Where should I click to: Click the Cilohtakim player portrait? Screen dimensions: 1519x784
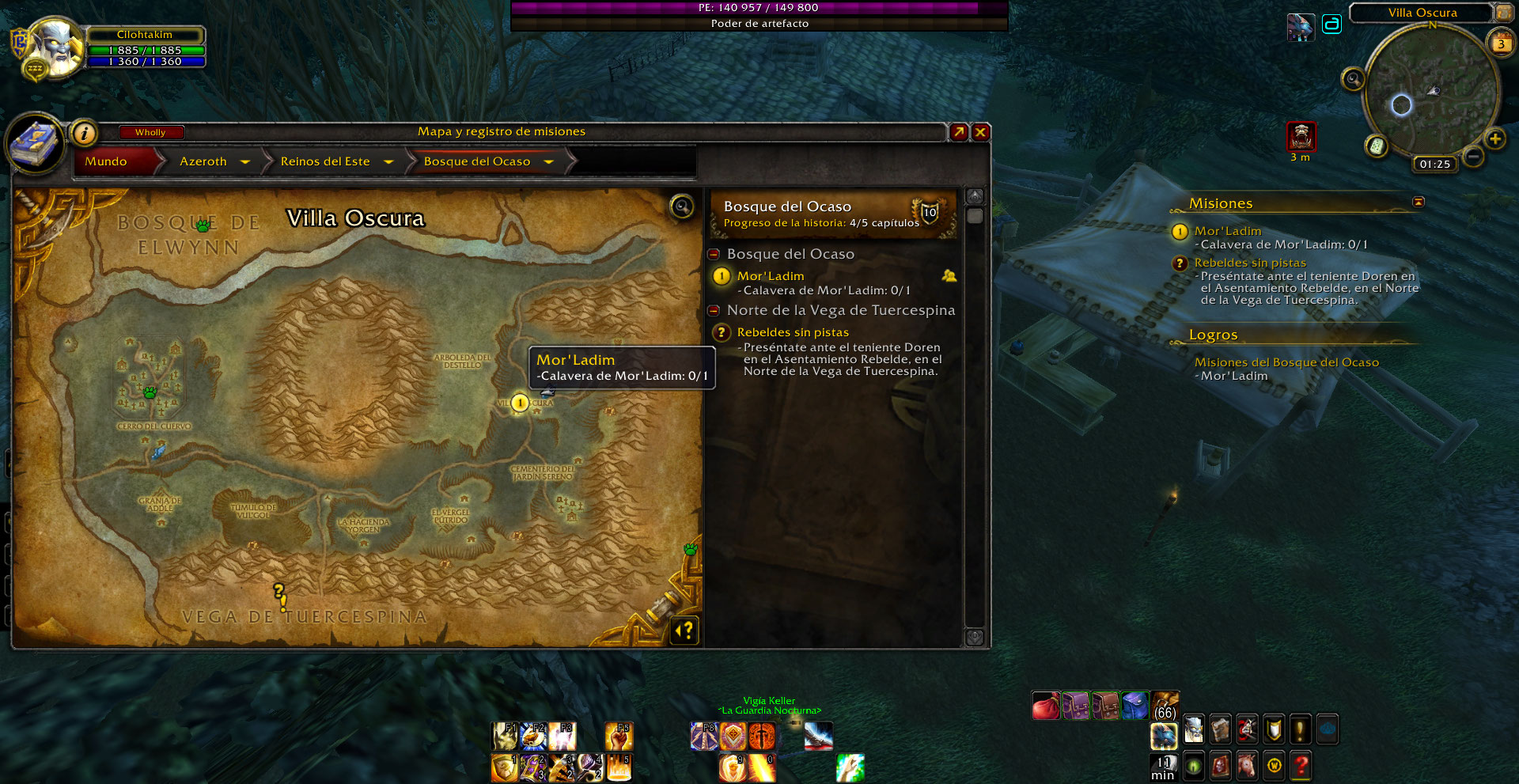(x=57, y=46)
